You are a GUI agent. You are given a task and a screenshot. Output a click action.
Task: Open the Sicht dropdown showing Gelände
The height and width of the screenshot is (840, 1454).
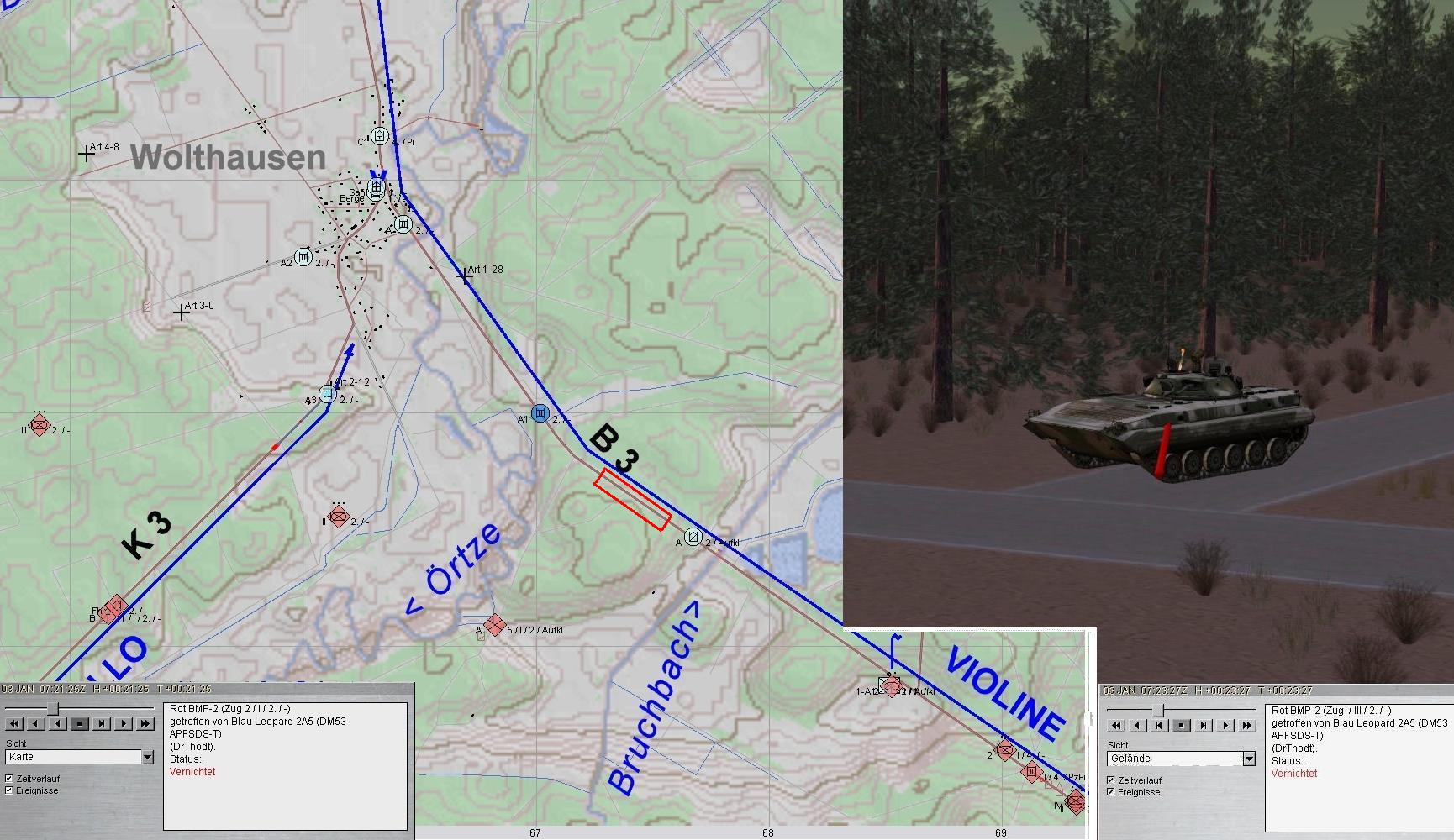coord(1249,759)
